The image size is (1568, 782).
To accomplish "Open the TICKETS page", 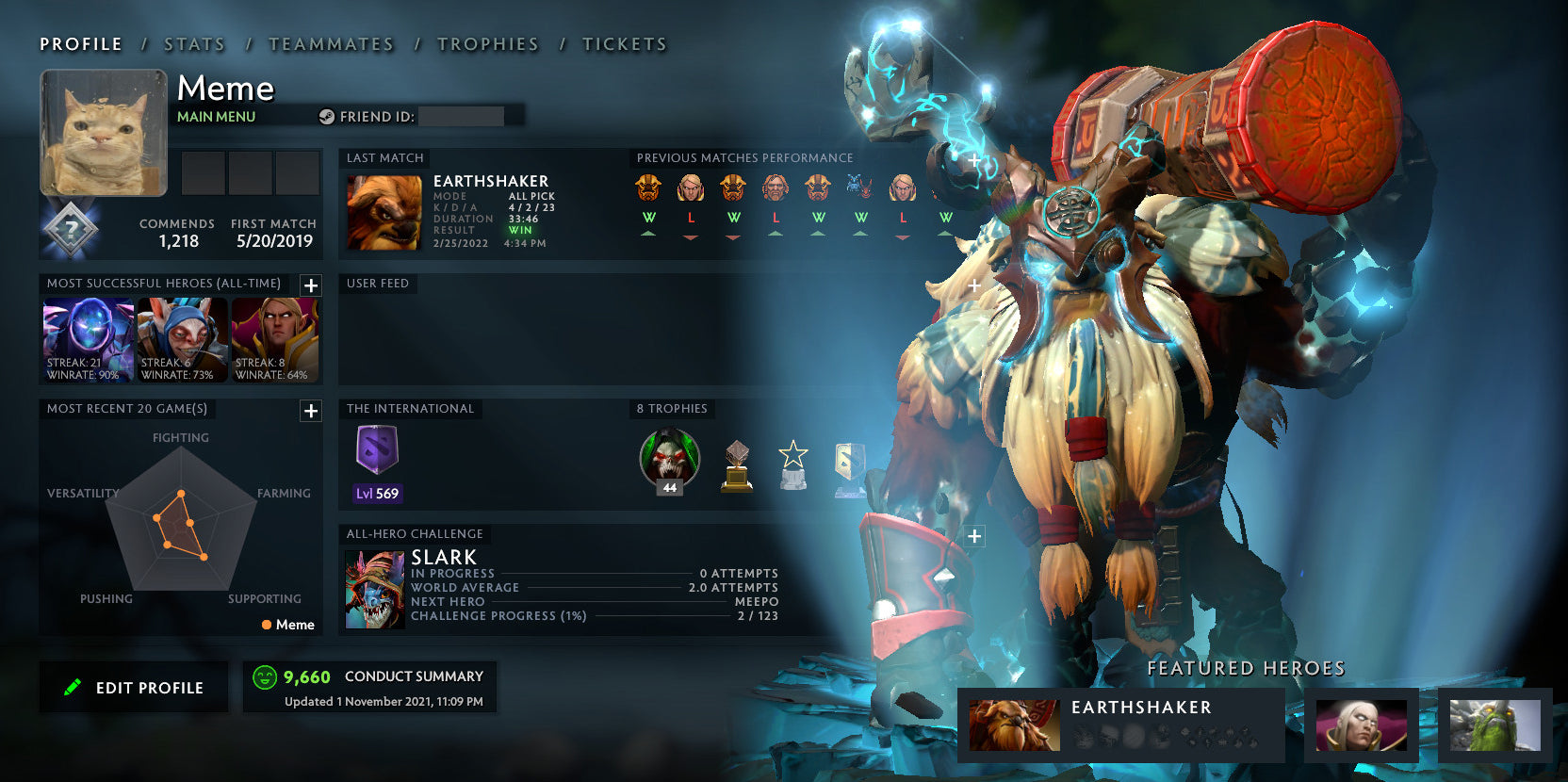I will 625,43.
